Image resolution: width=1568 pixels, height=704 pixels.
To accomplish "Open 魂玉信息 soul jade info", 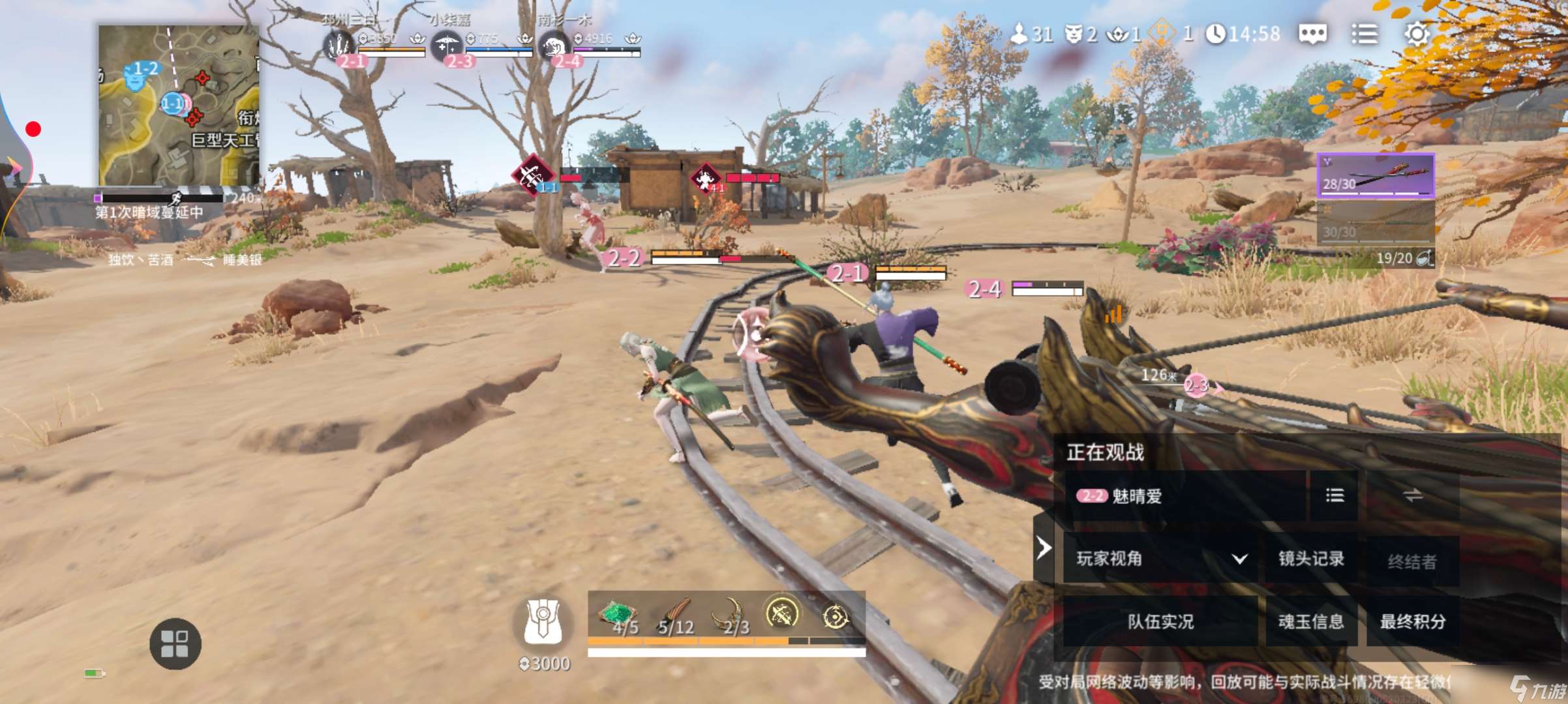I will click(x=1311, y=621).
